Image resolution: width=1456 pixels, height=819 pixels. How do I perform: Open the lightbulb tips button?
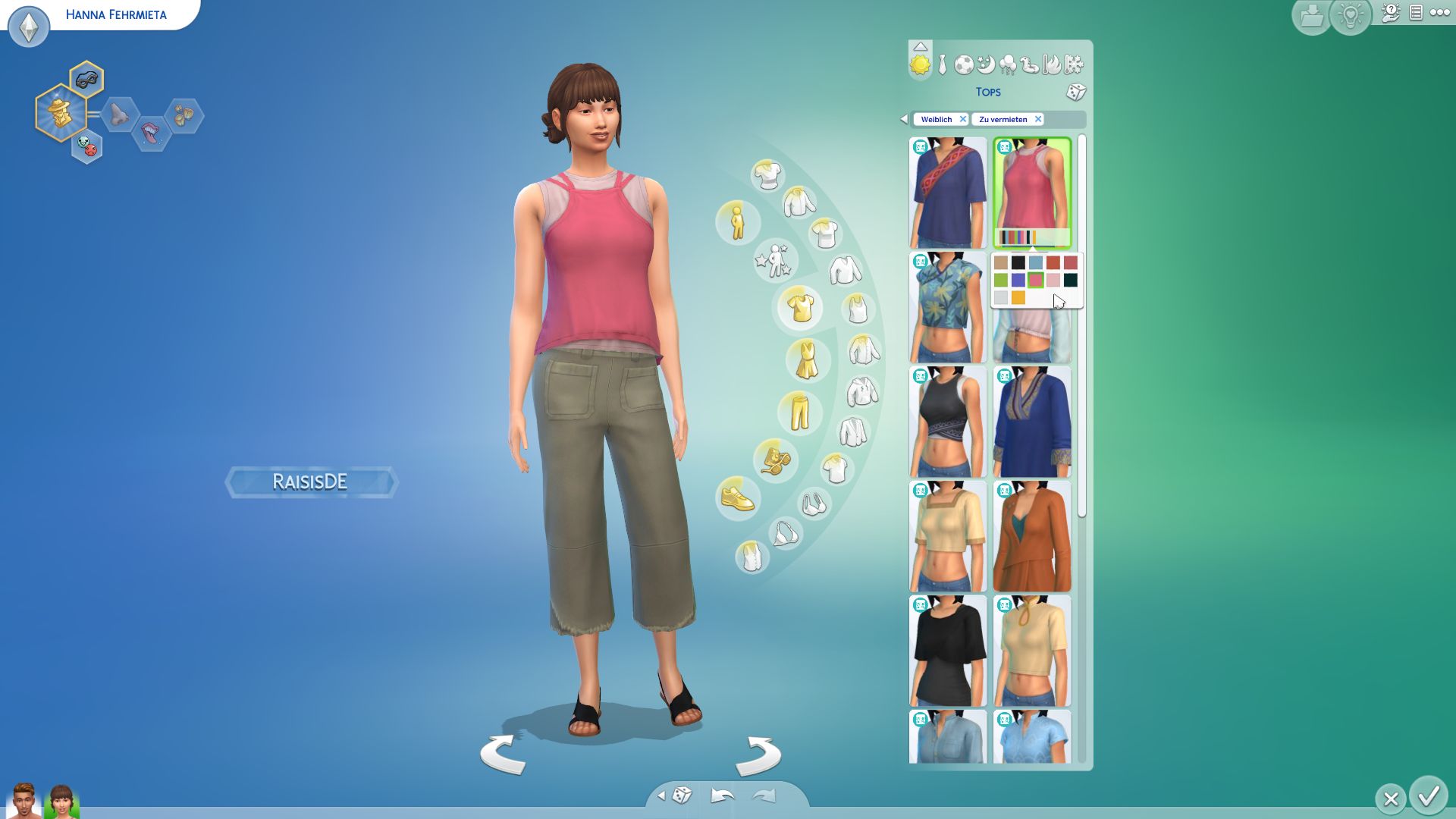(x=1351, y=17)
